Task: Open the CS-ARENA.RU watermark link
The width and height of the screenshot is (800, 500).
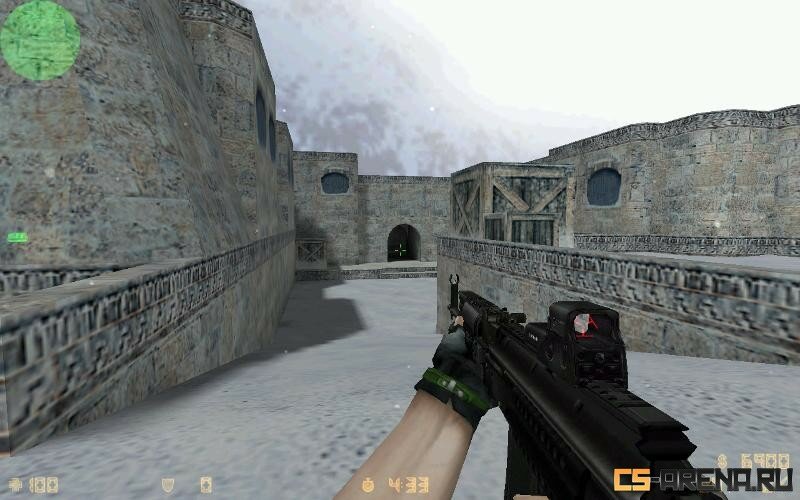Action: [703, 480]
